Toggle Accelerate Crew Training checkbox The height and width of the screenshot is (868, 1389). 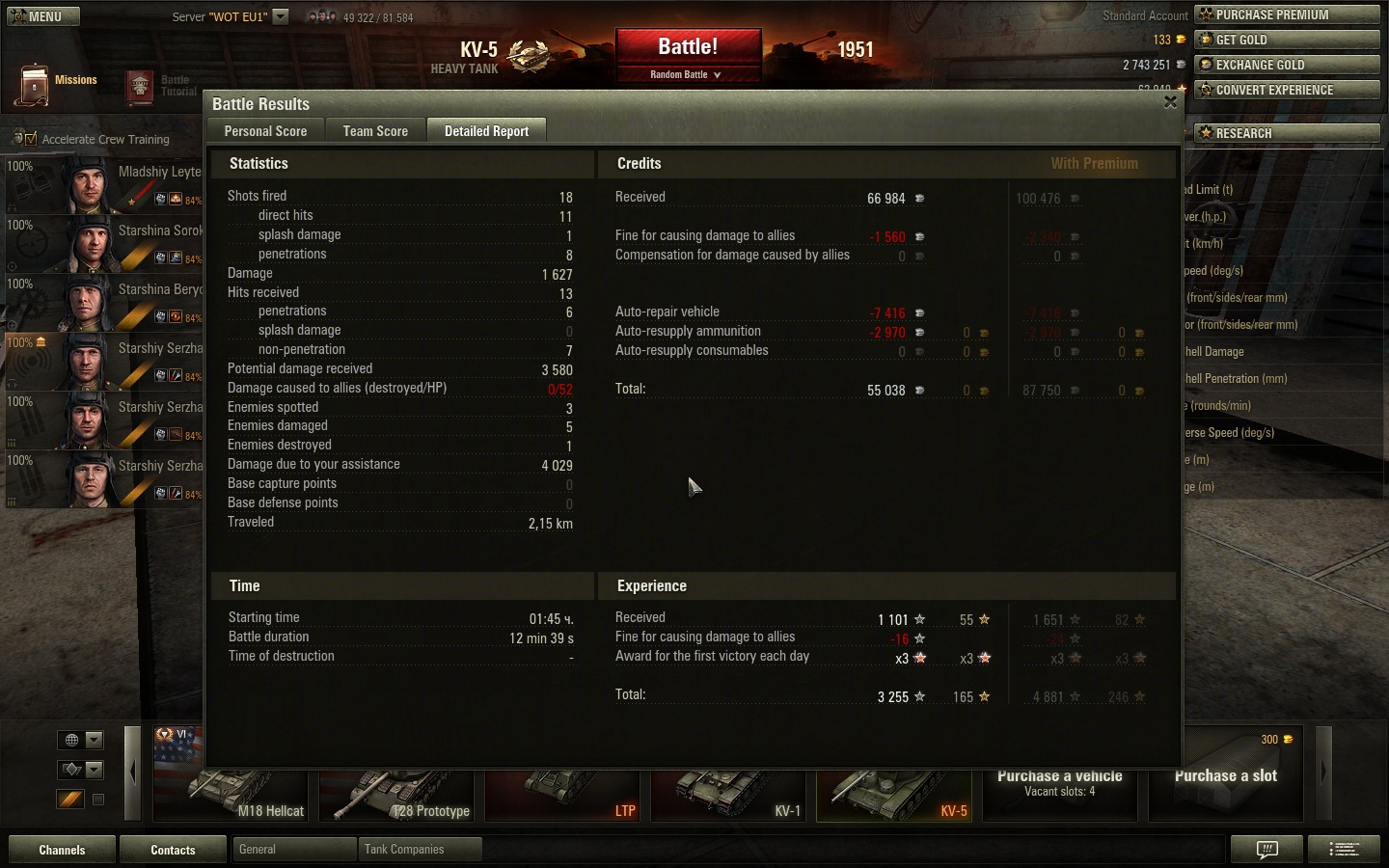(x=31, y=139)
